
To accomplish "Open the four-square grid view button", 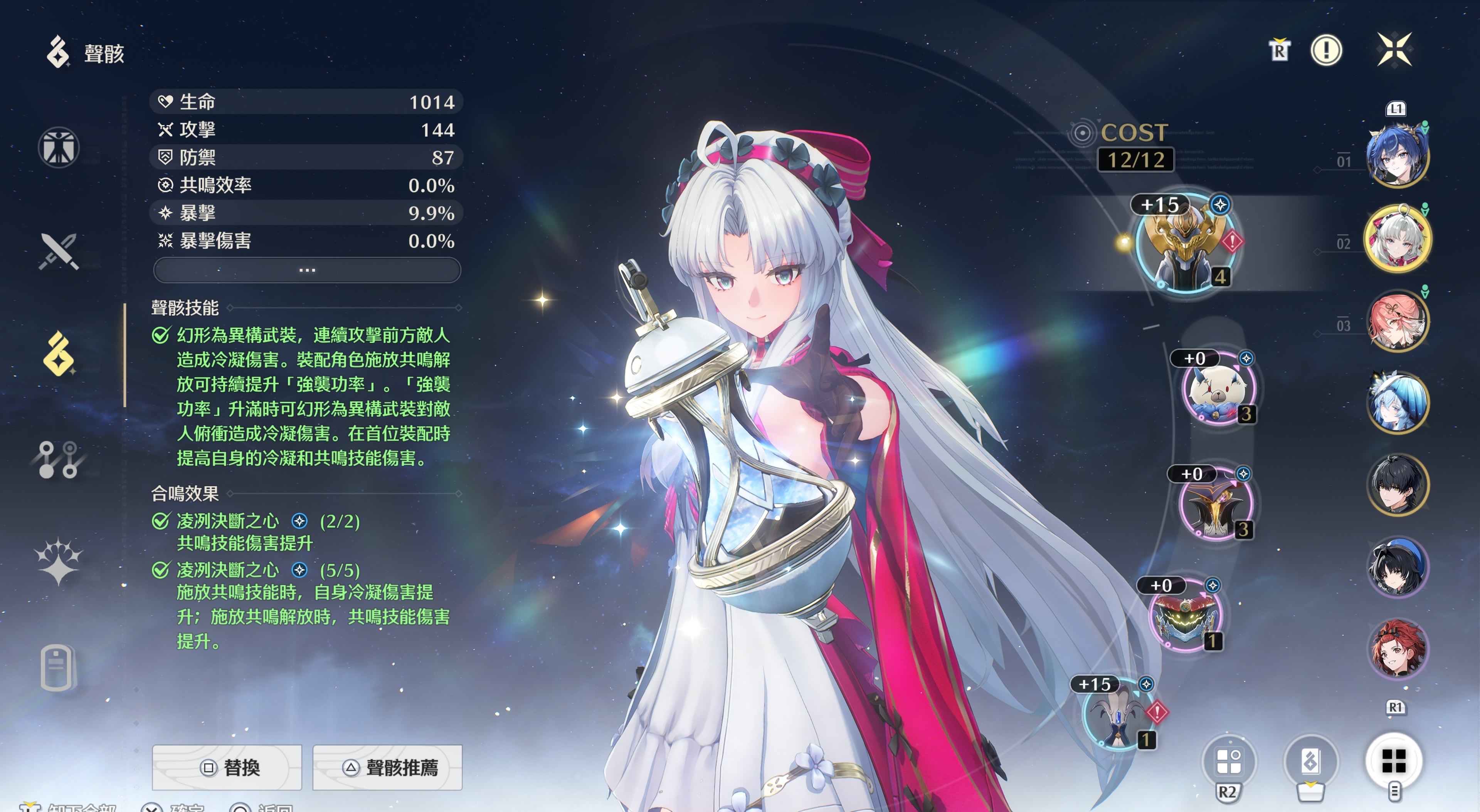I will [x=1393, y=761].
